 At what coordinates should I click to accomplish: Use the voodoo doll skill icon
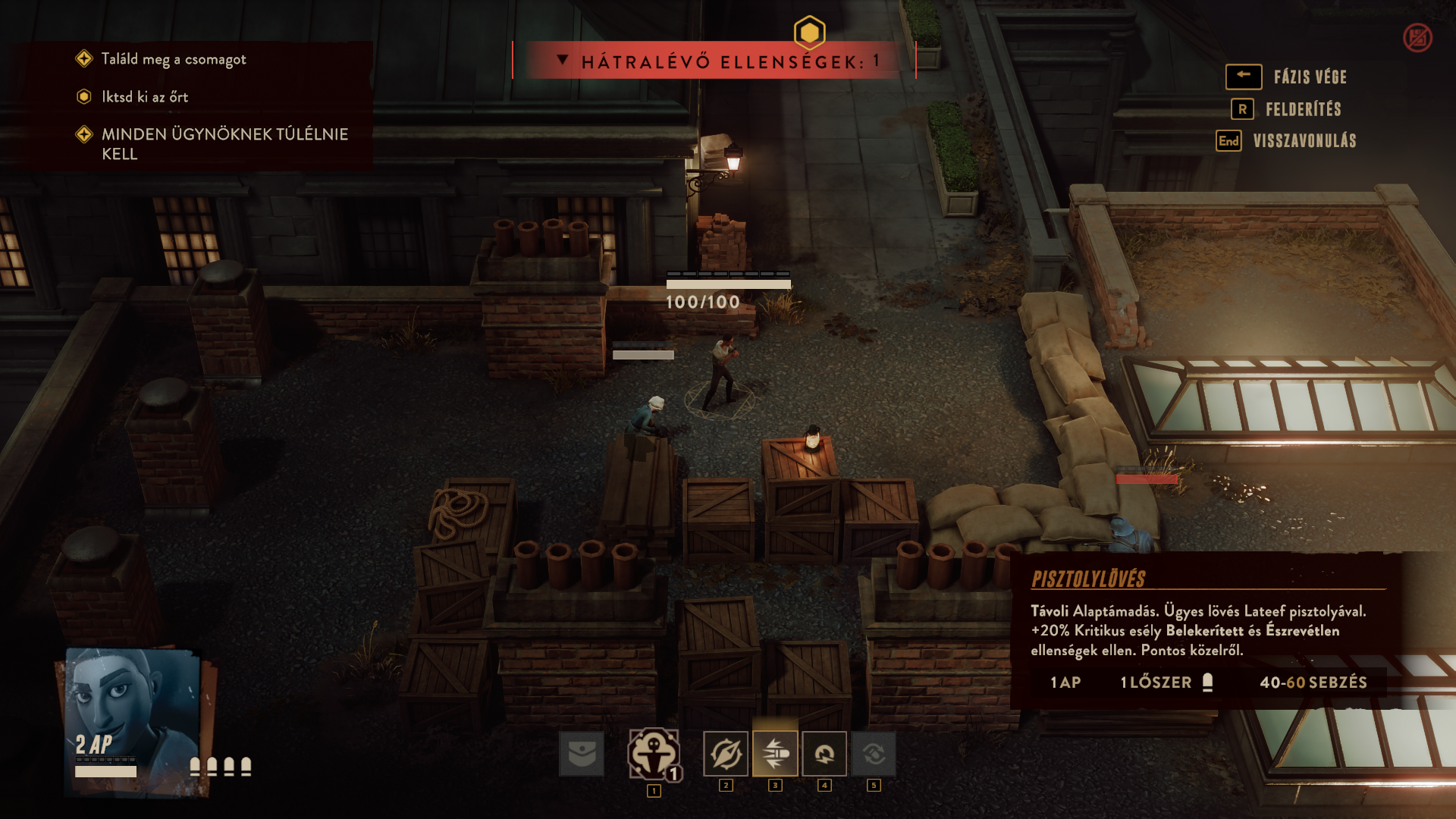coord(653,754)
